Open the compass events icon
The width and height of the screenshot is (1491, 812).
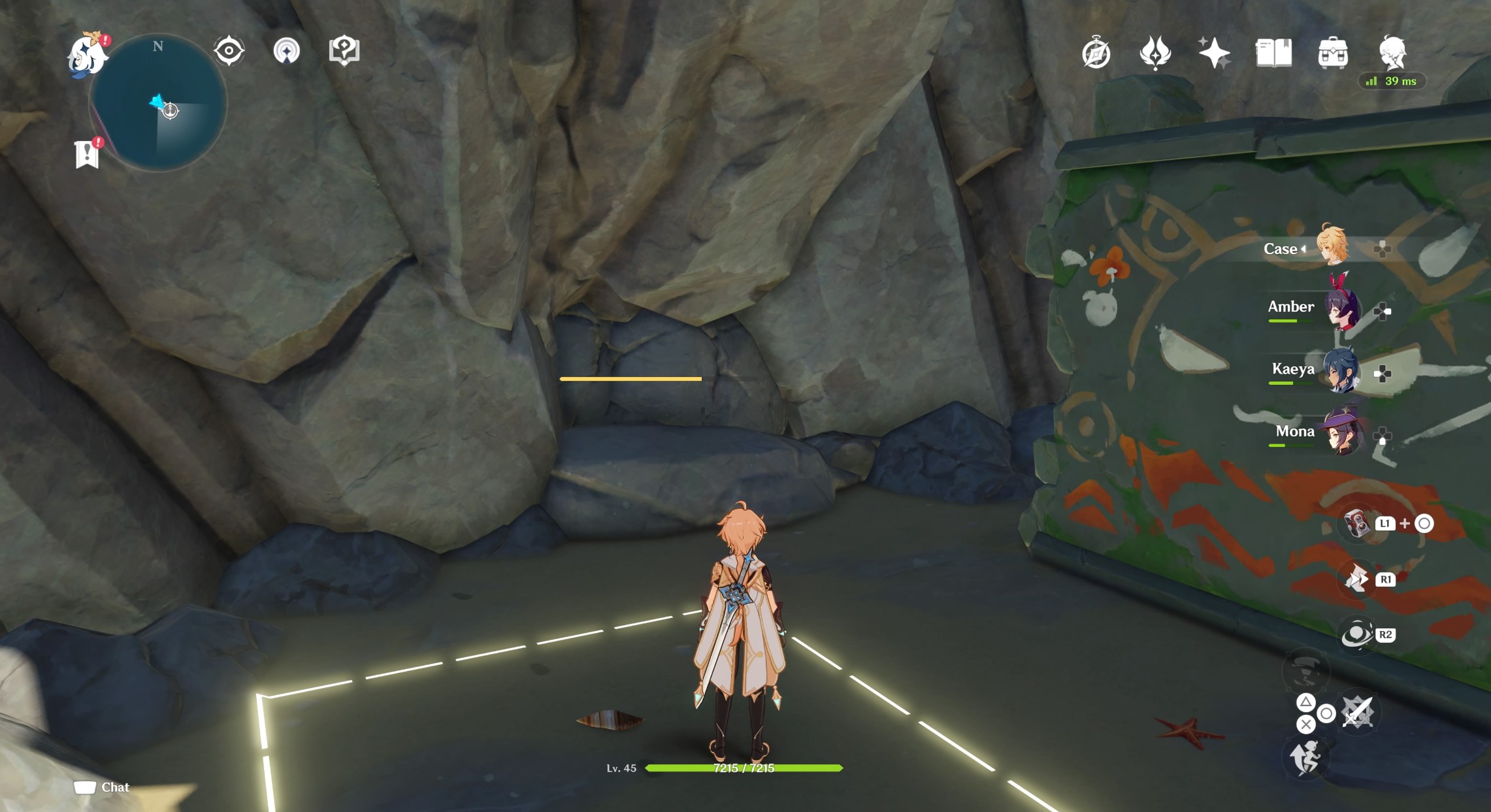point(1096,54)
